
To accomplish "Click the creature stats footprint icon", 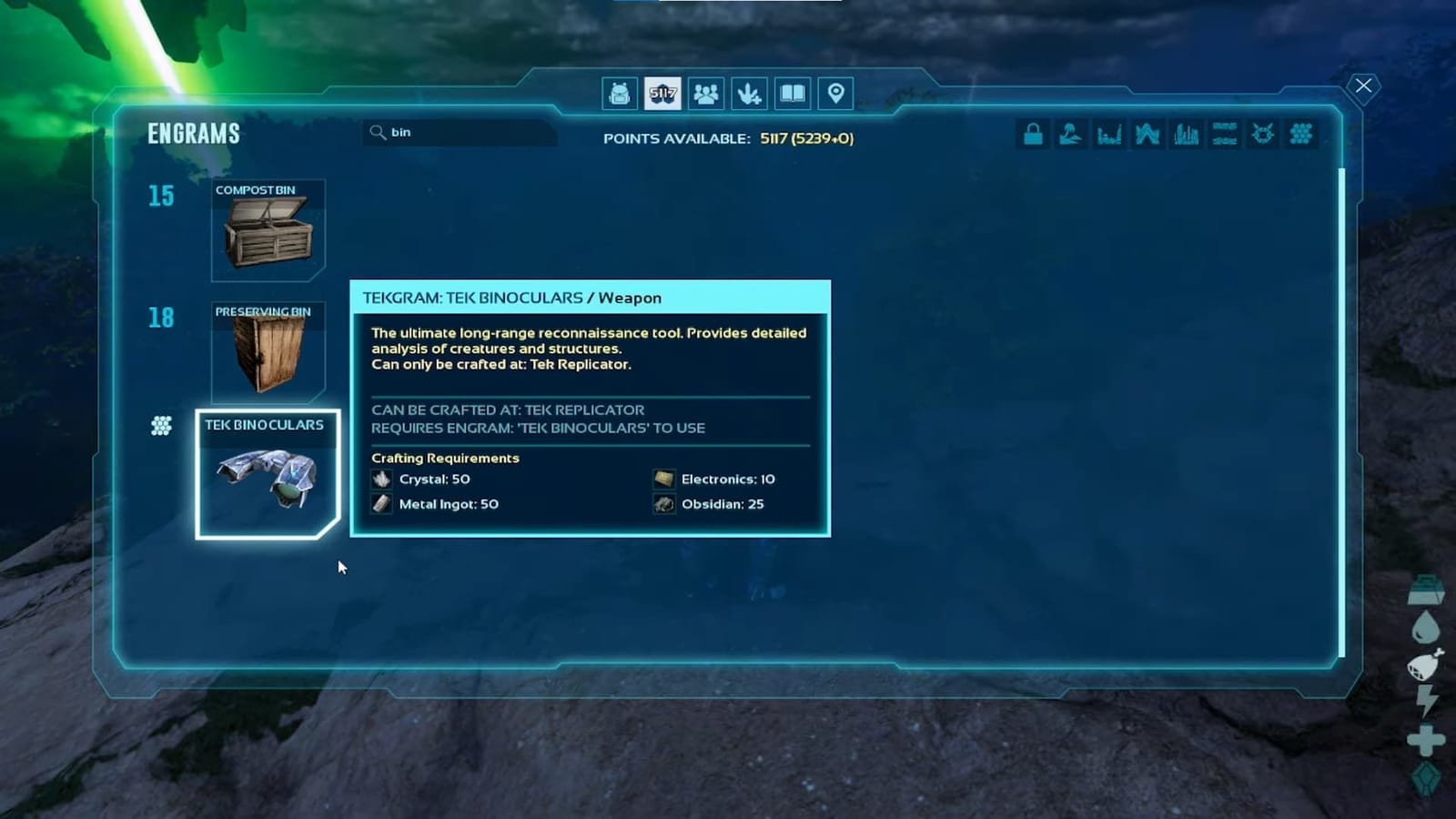I will point(747,92).
